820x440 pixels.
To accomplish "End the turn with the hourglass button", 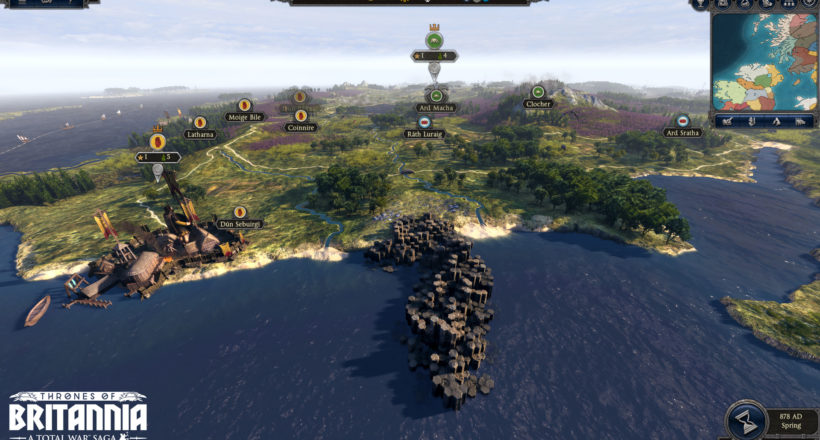I will (741, 419).
